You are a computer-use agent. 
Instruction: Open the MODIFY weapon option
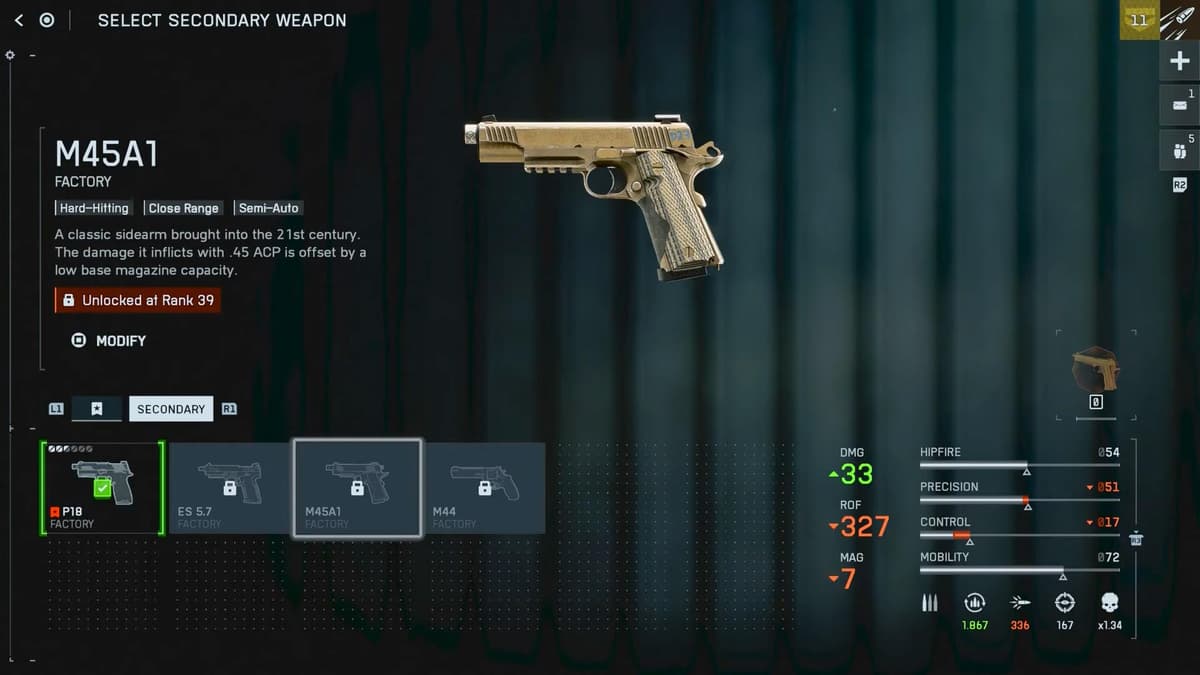(x=110, y=341)
